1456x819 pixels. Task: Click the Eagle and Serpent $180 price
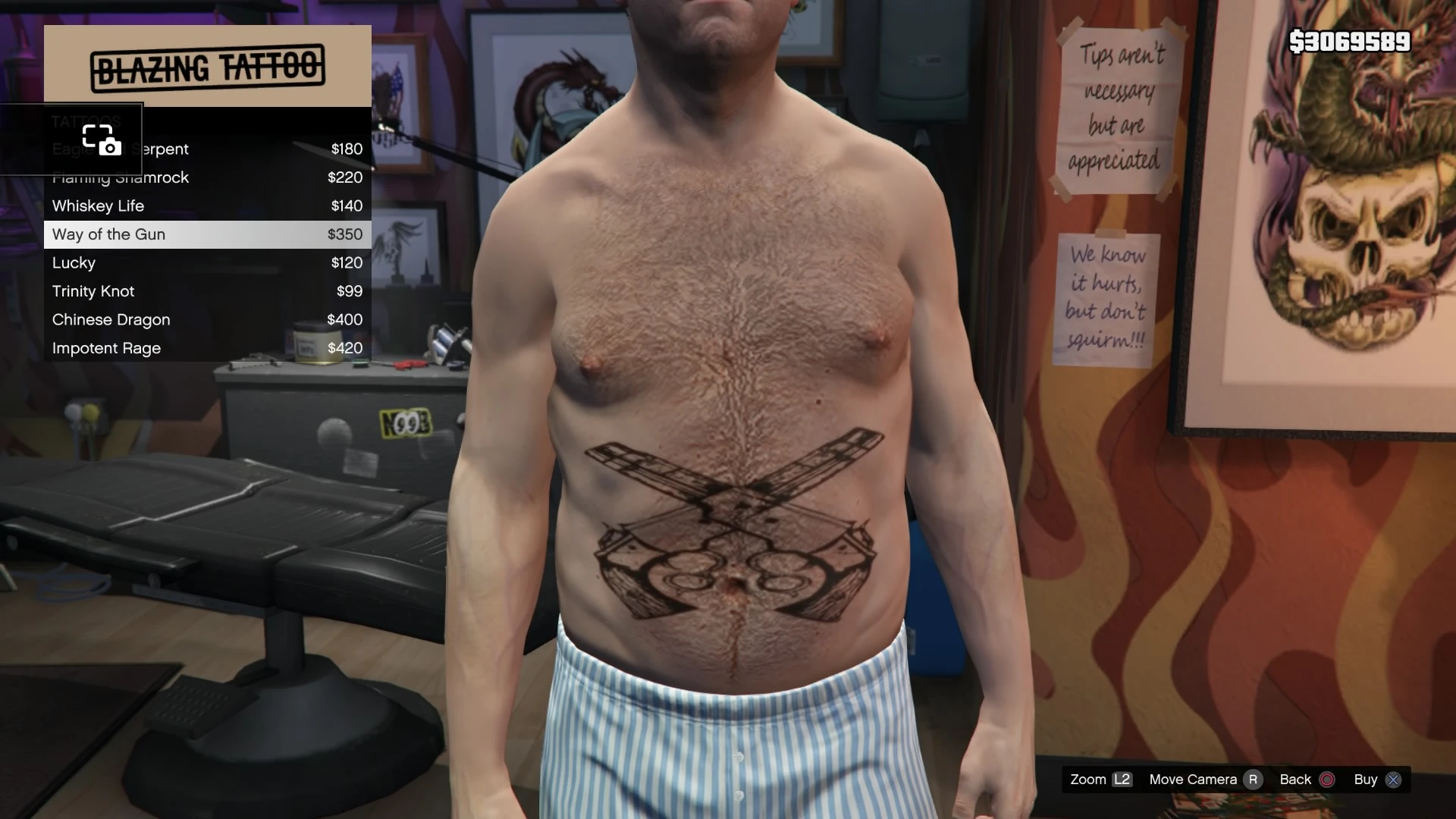347,149
